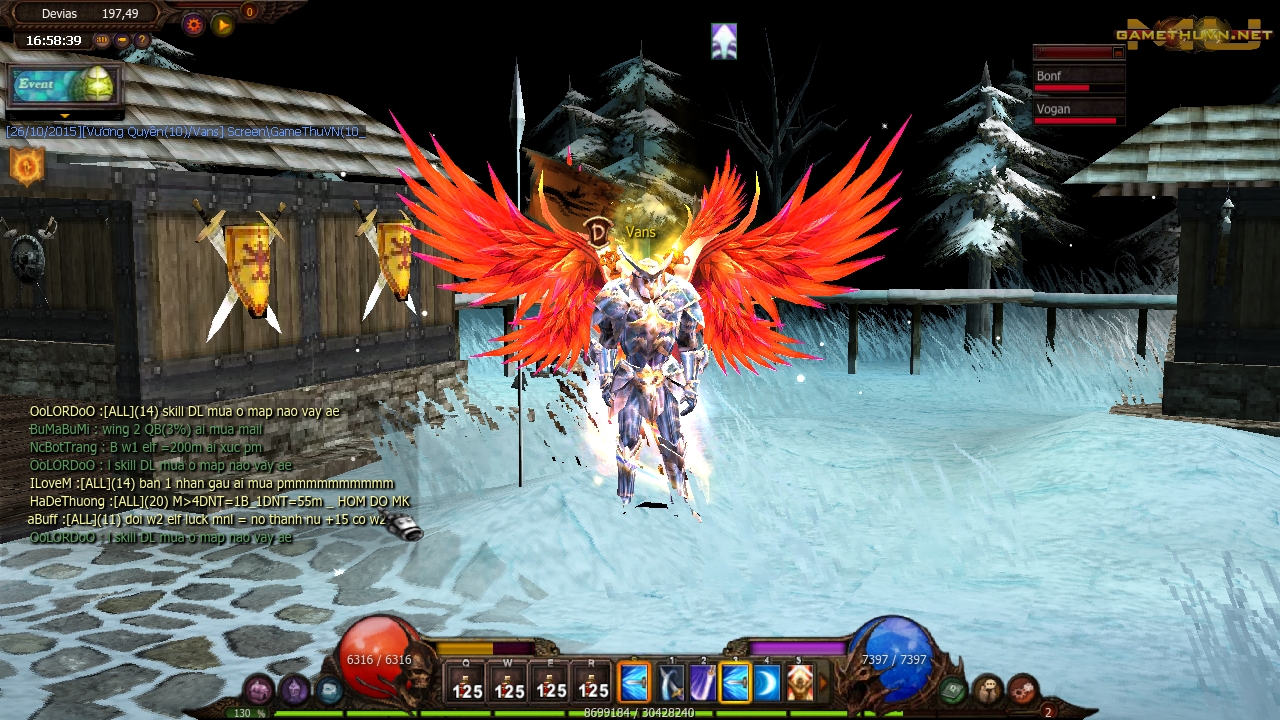This screenshot has width=1280, height=720.
Task: Toggle the 3D camera button
Action: click(x=102, y=41)
